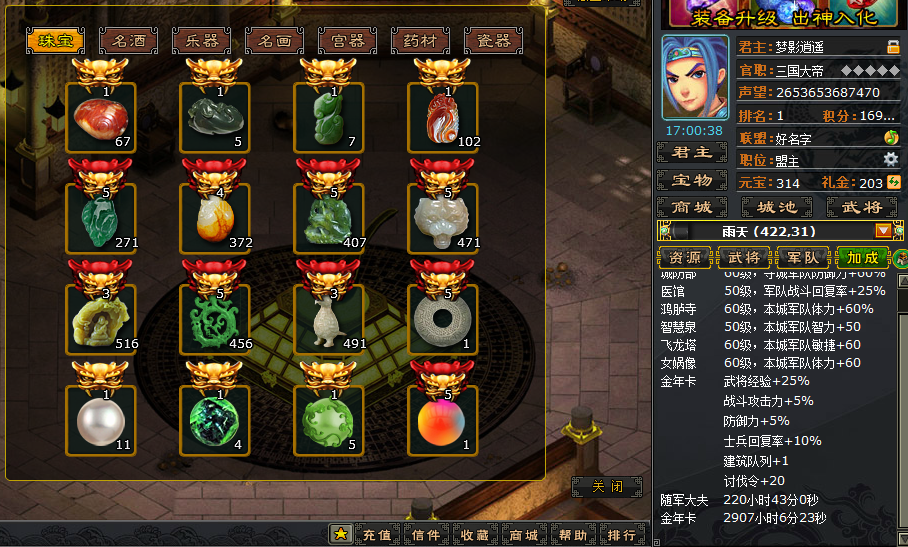The height and width of the screenshot is (547, 908).
Task: Select the 名画 tab
Action: pos(274,41)
